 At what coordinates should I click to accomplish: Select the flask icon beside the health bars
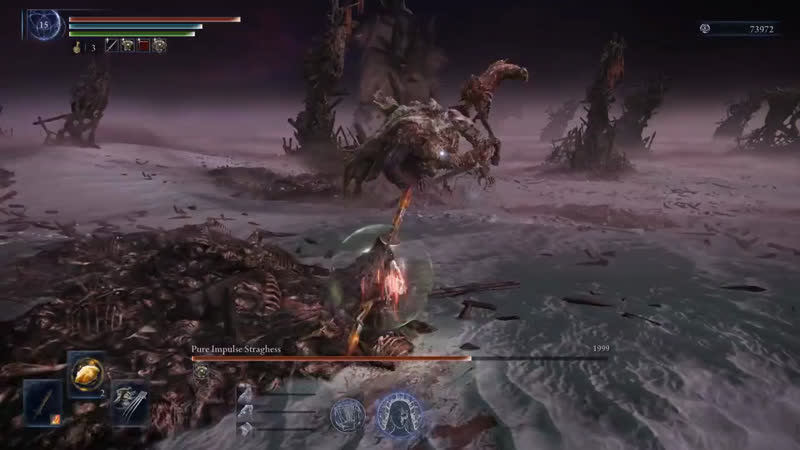(76, 46)
